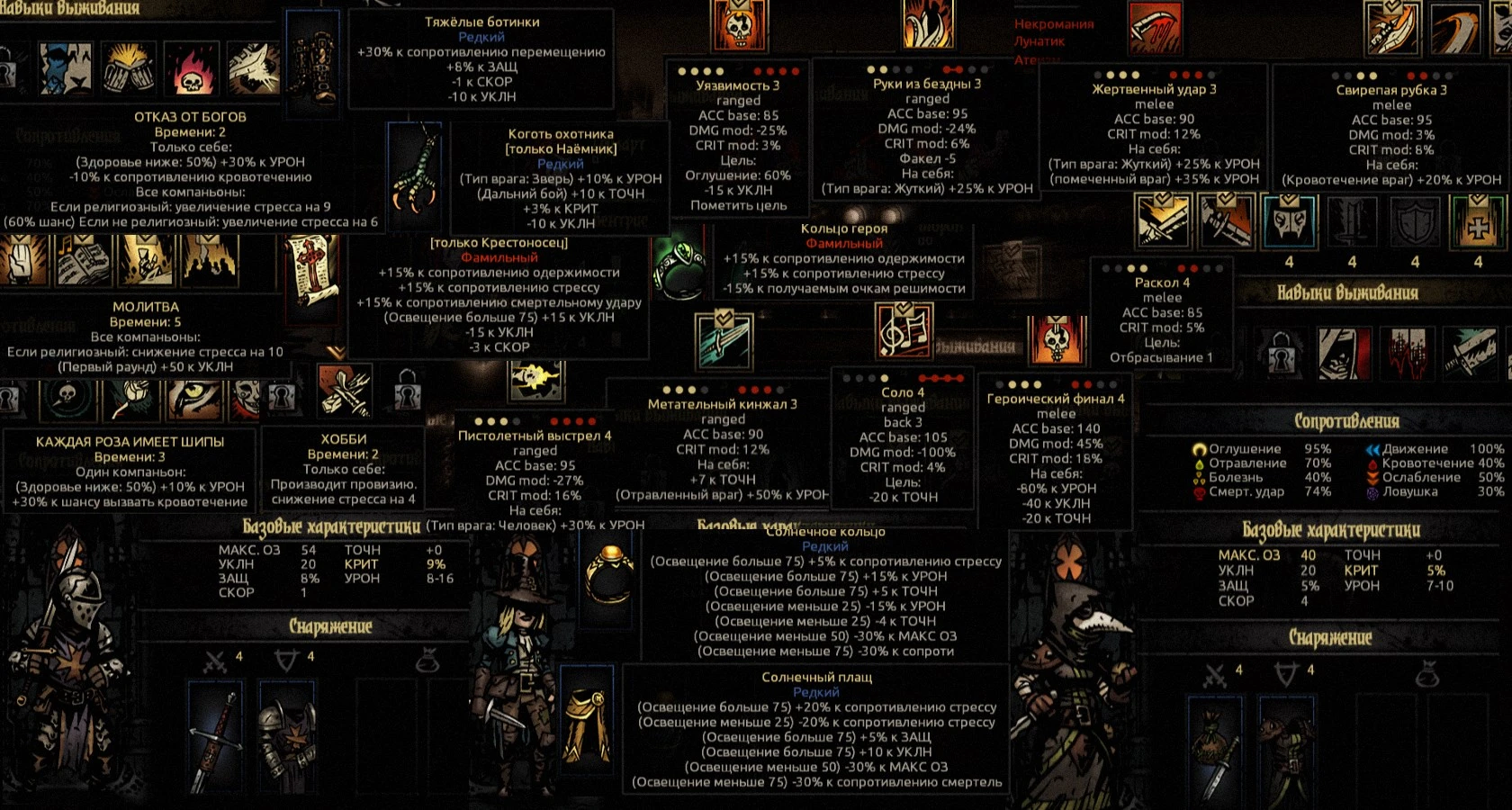
Task: Click the golden Солнечное кольцо ring icon
Action: point(607,570)
